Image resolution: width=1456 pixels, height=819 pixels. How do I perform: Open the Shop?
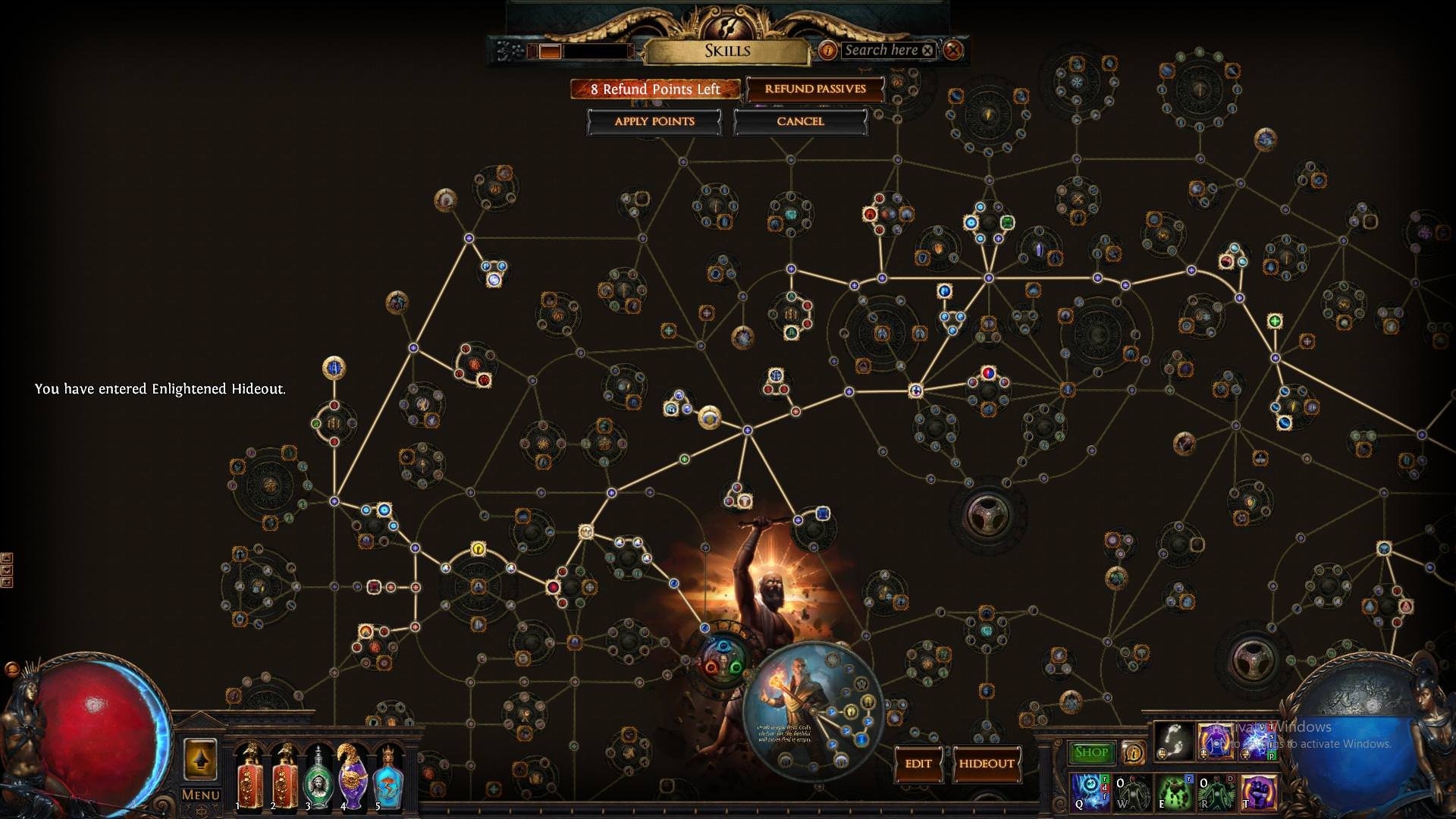[1091, 752]
